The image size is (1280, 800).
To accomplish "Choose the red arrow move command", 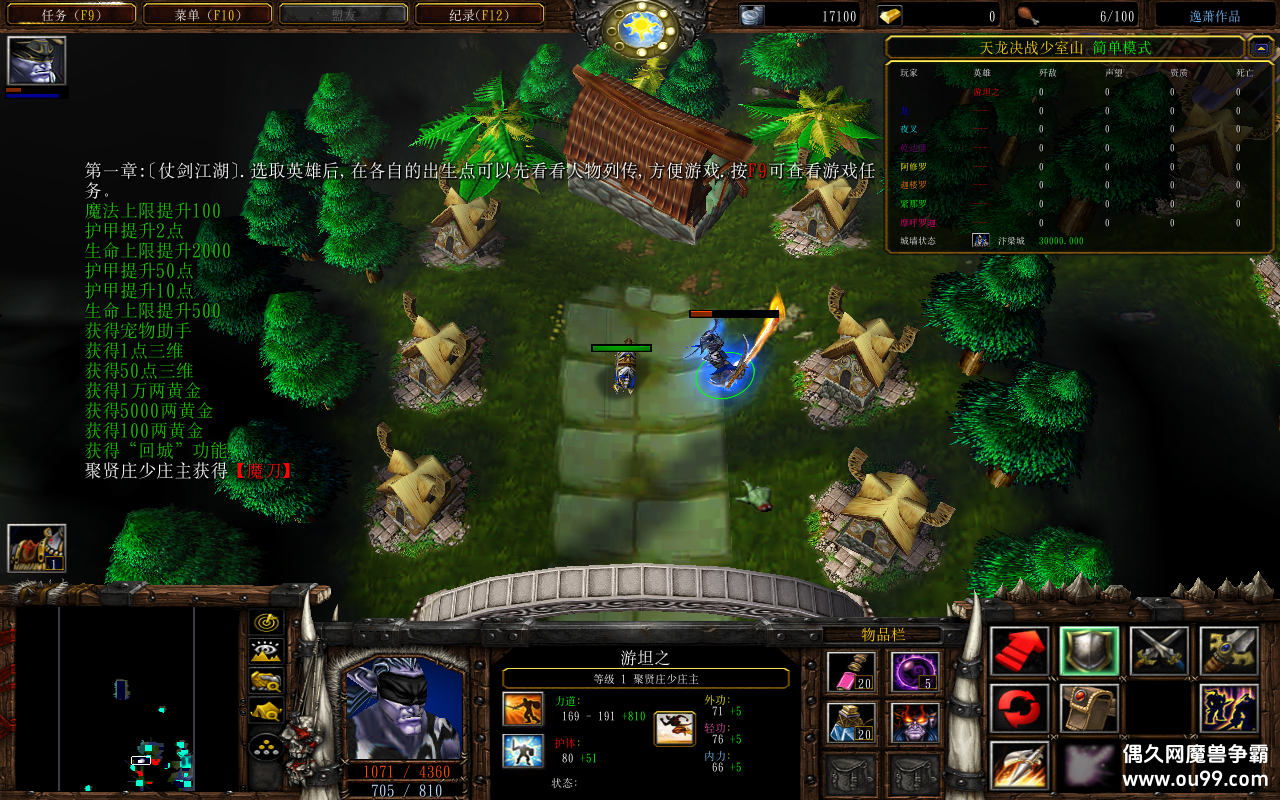I will click(x=1020, y=651).
